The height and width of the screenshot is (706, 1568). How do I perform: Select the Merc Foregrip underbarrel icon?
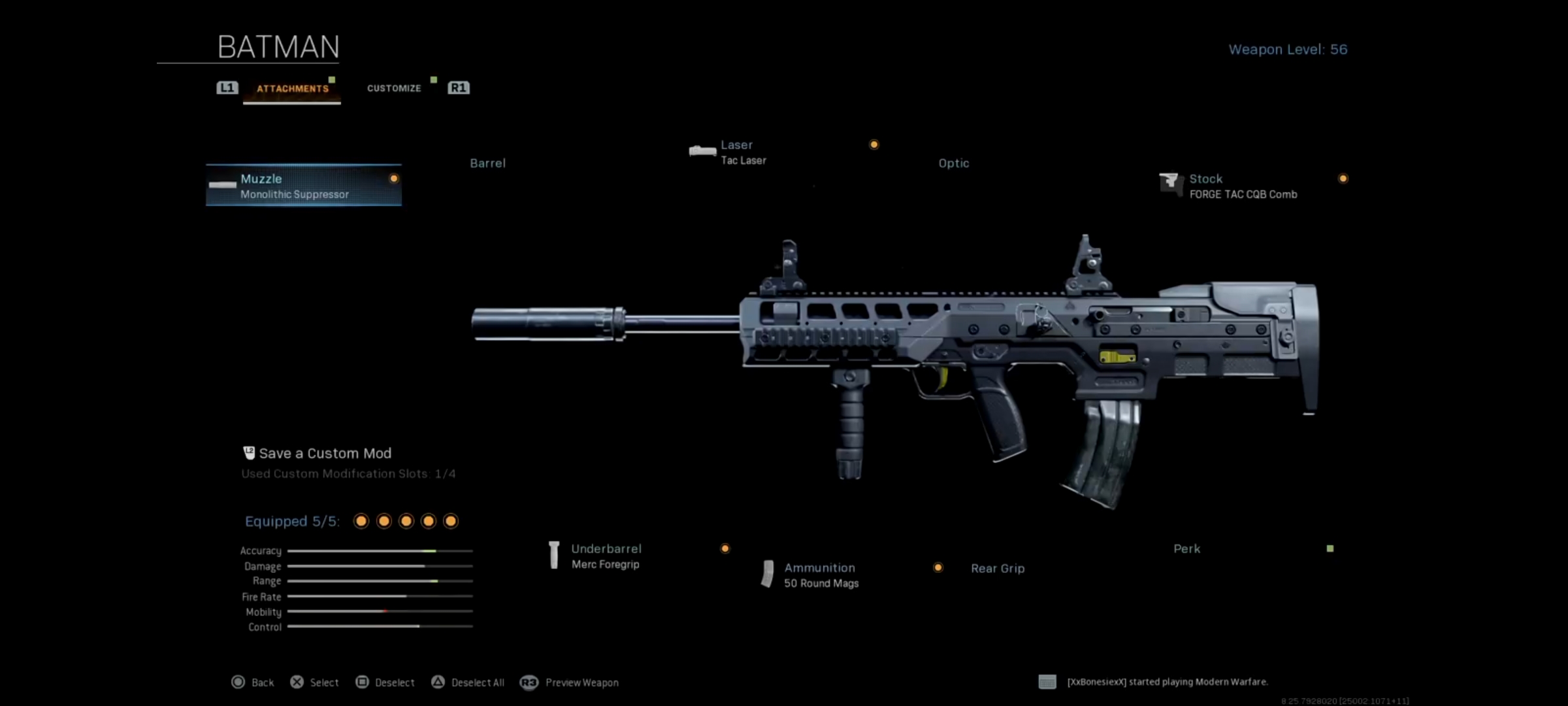click(x=554, y=555)
